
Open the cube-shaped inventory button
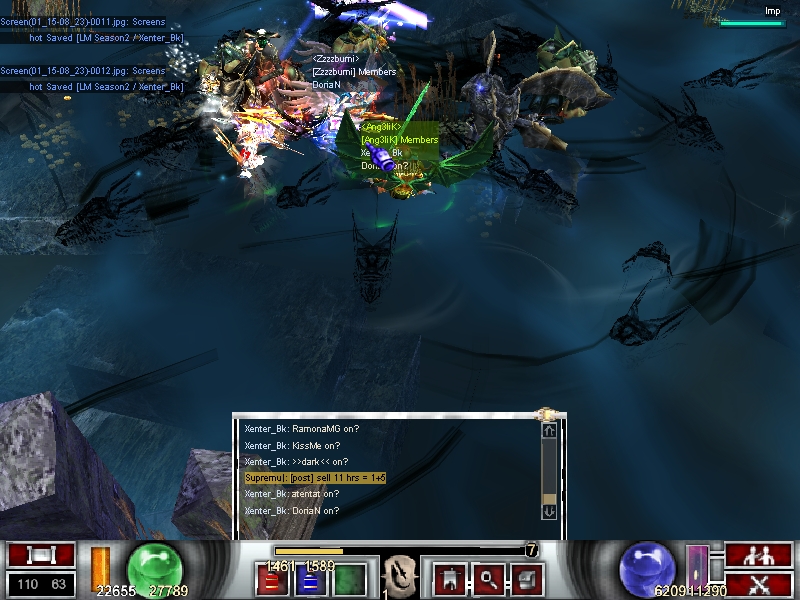[527, 578]
